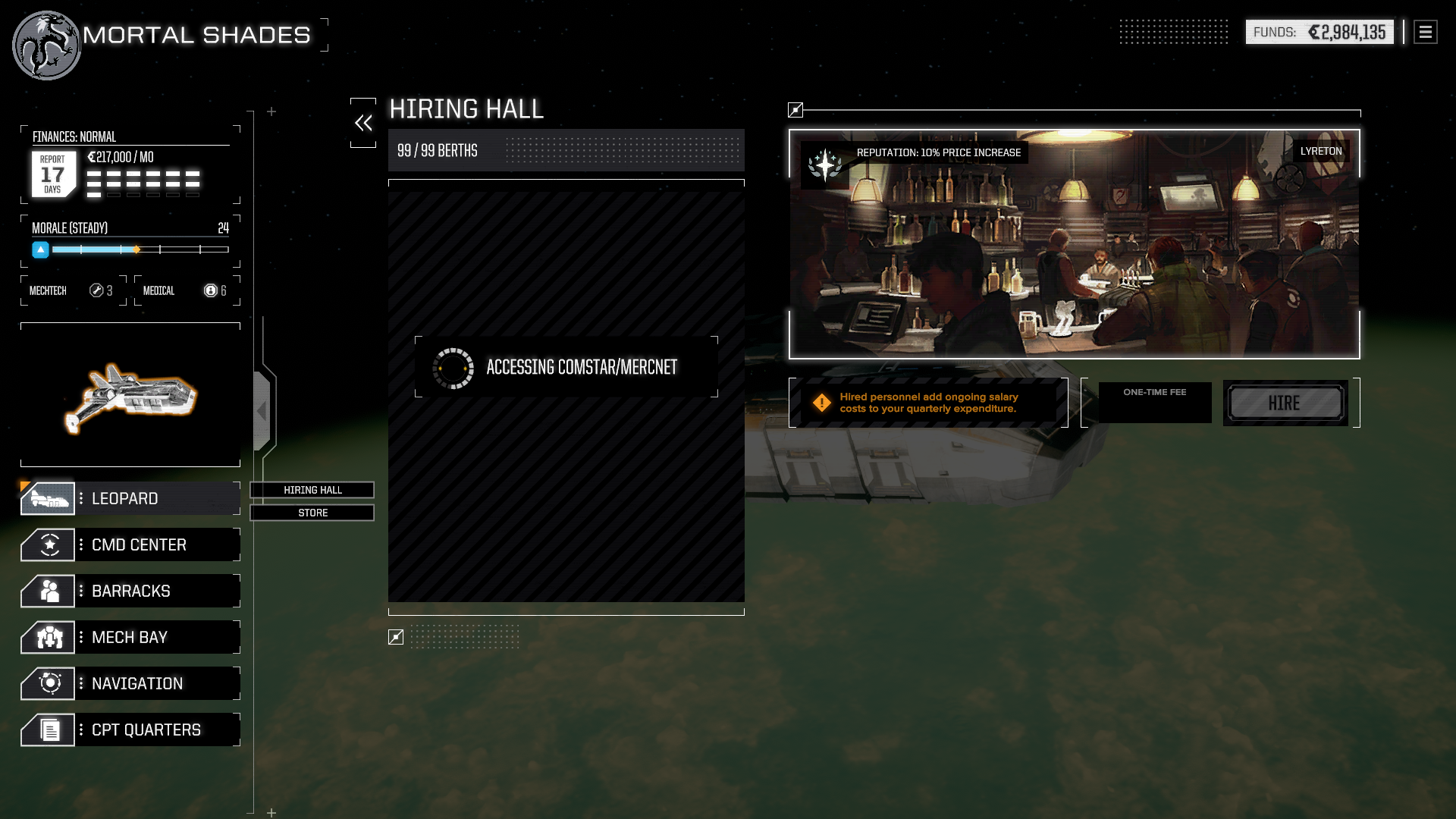
Task: Expand the hamburger menu at top right
Action: 1424,32
